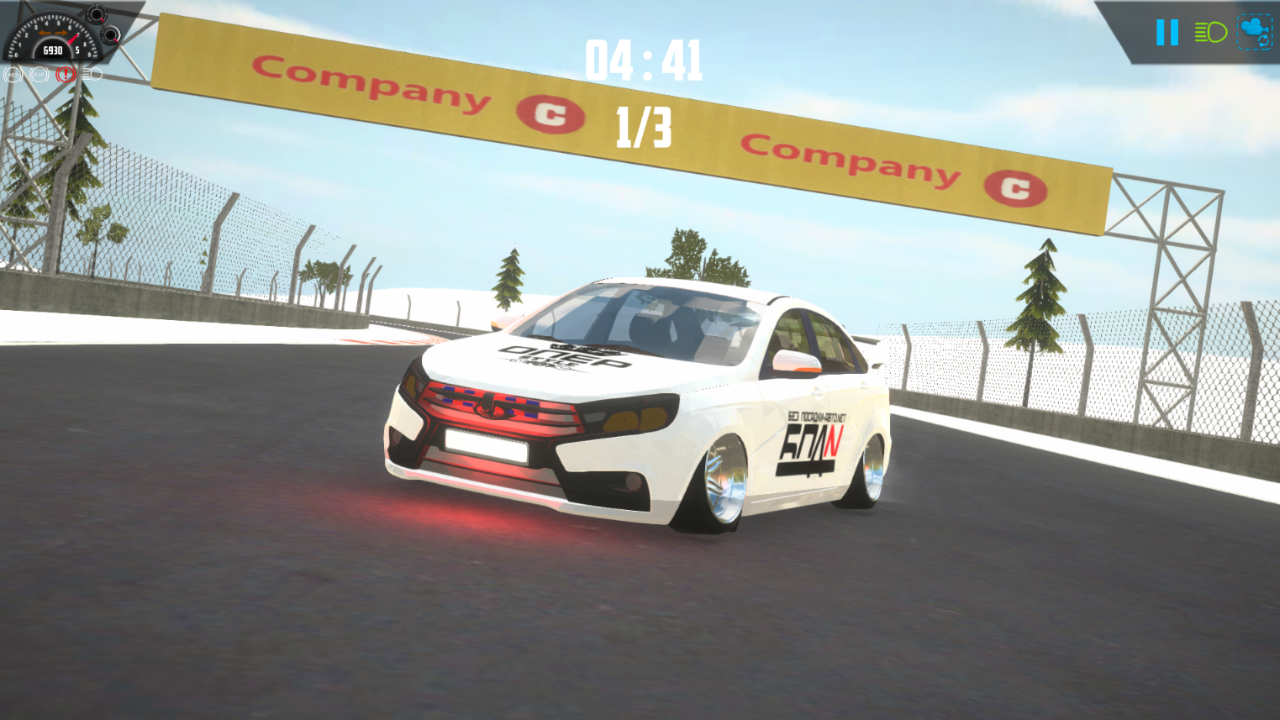Toggle the green headlights icon
The image size is (1280, 720).
[x=1211, y=33]
